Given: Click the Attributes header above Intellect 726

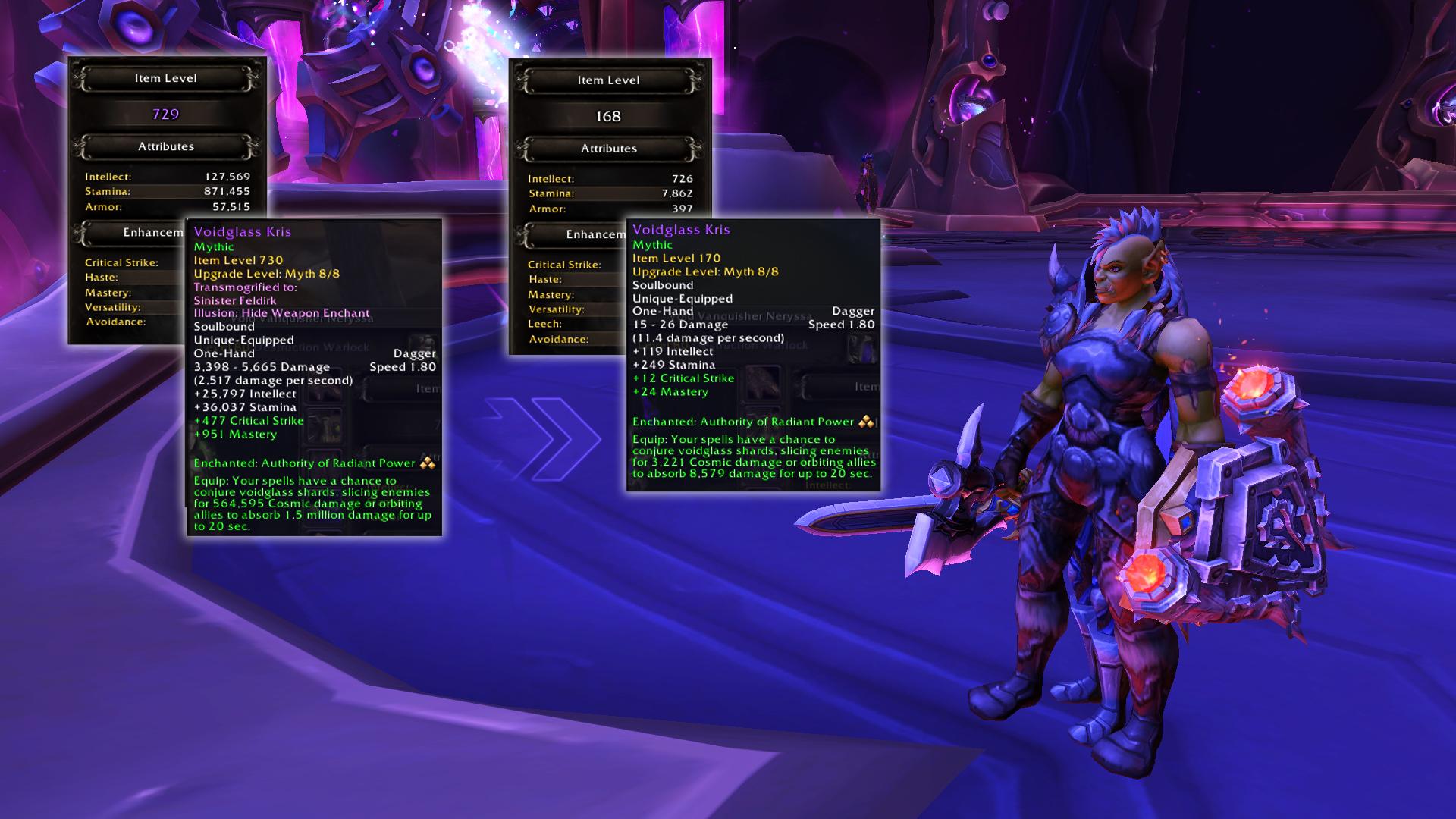Looking at the screenshot, I should [x=609, y=149].
